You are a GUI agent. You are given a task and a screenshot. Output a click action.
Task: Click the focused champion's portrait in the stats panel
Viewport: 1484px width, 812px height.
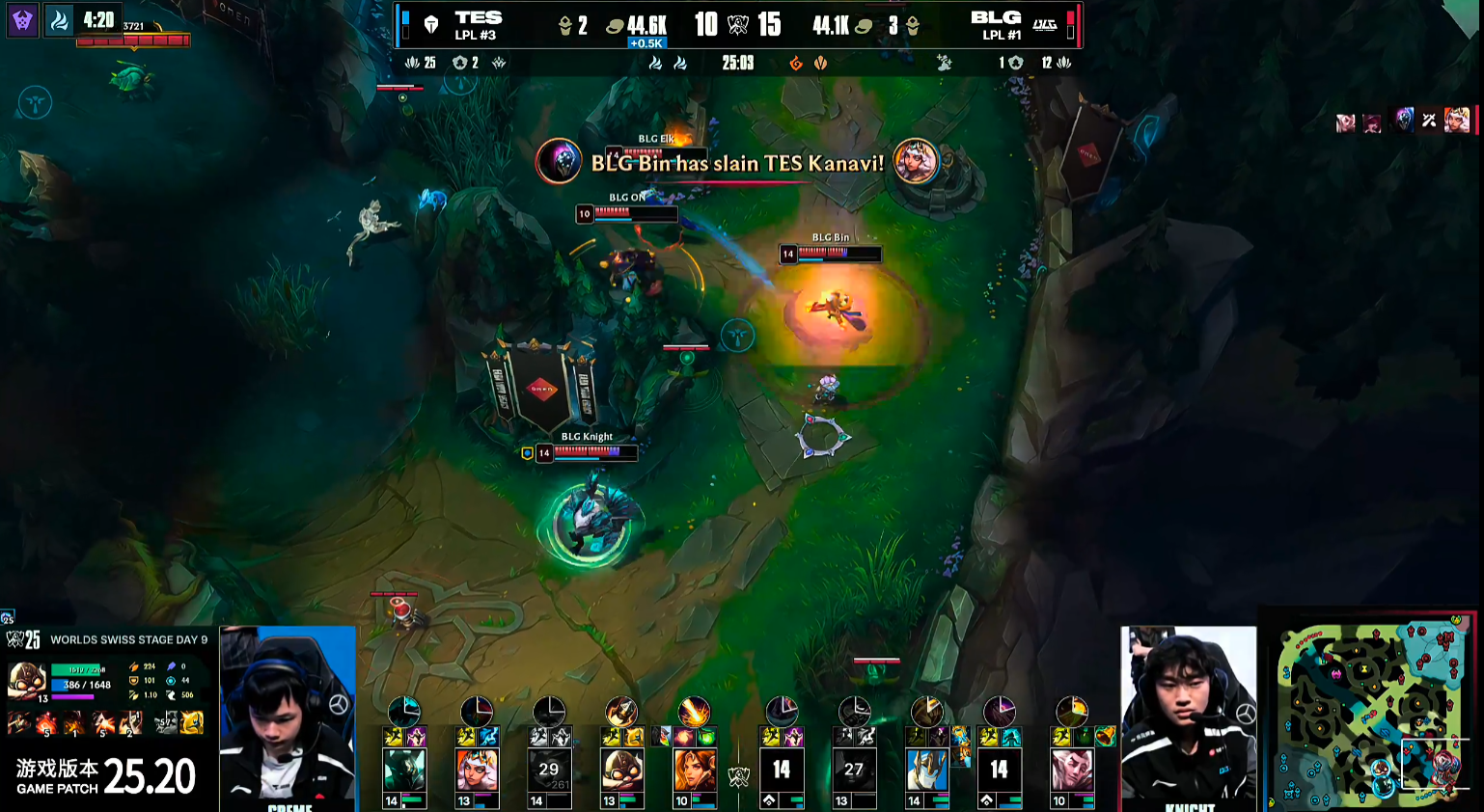[26, 681]
